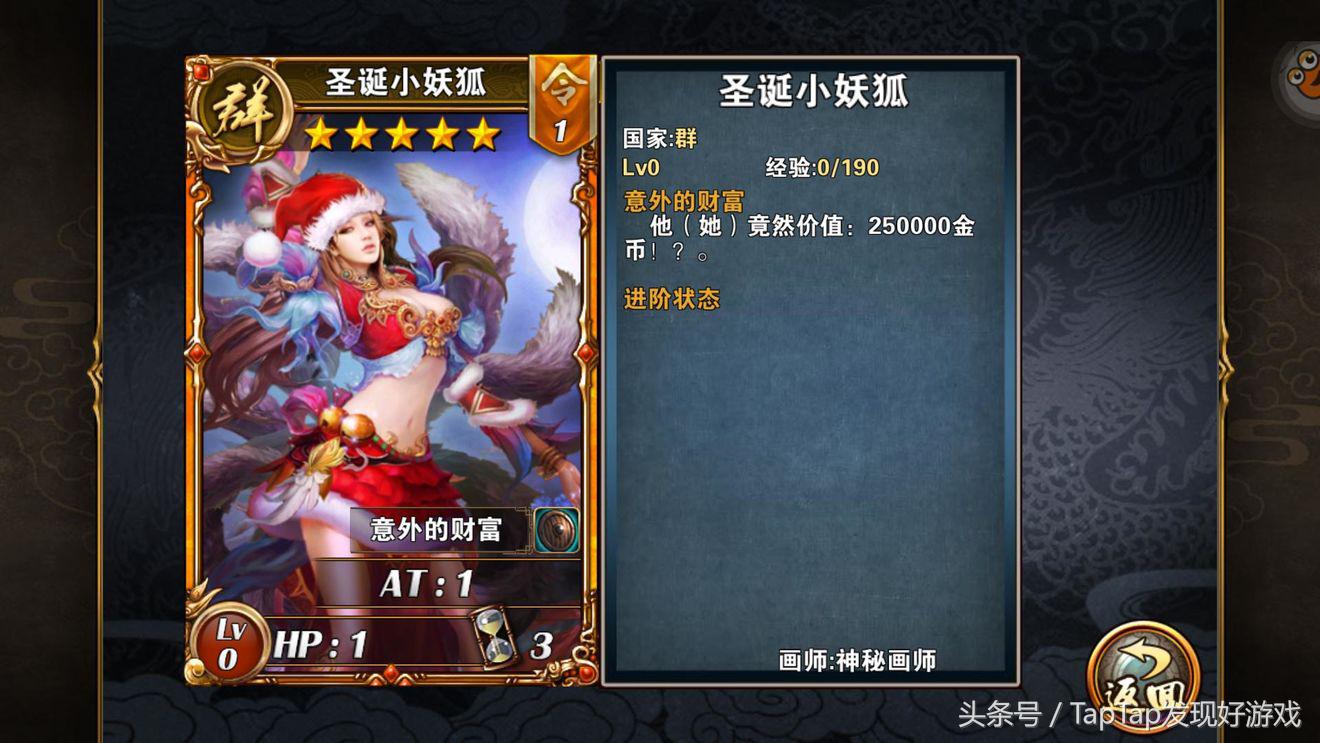Click the 经验:0/190 experience progress value
The width and height of the screenshot is (1320, 743).
(822, 169)
